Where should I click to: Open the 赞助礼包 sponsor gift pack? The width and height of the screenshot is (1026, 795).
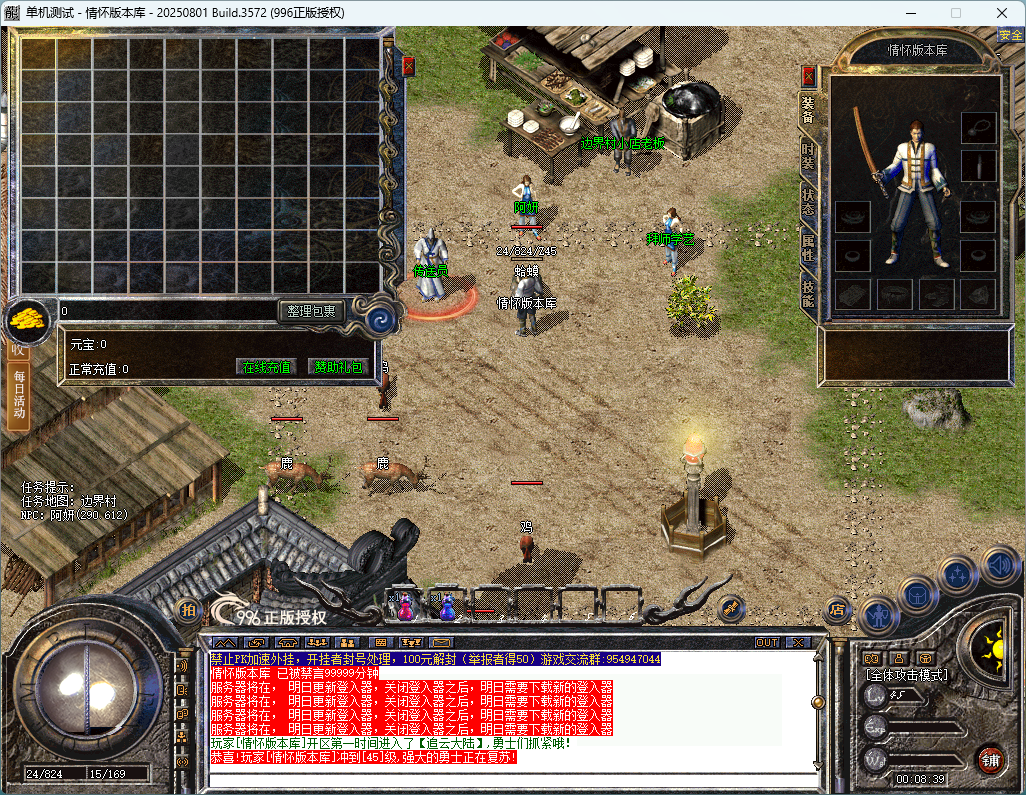coord(337,367)
